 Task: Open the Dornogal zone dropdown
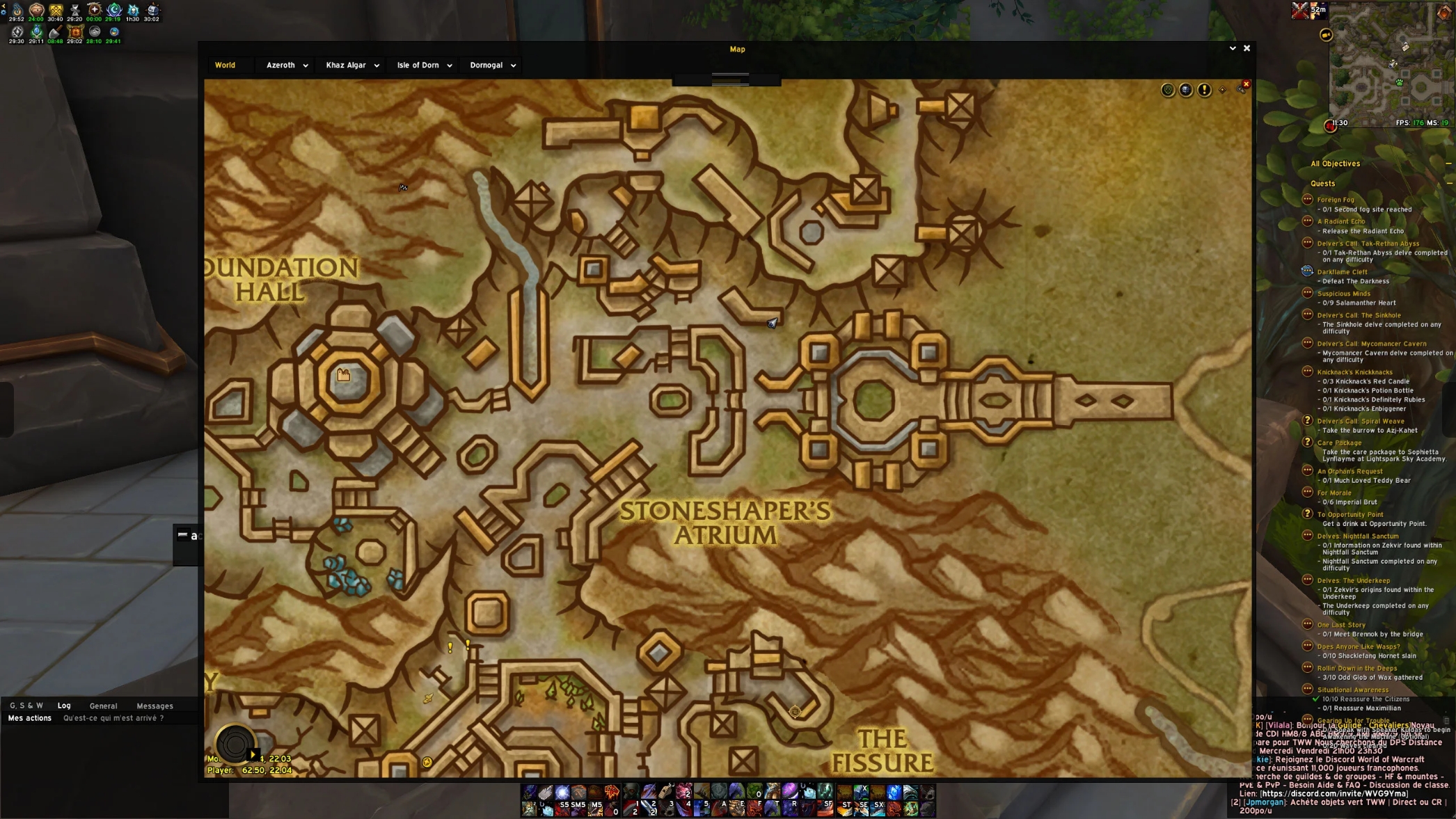point(492,65)
